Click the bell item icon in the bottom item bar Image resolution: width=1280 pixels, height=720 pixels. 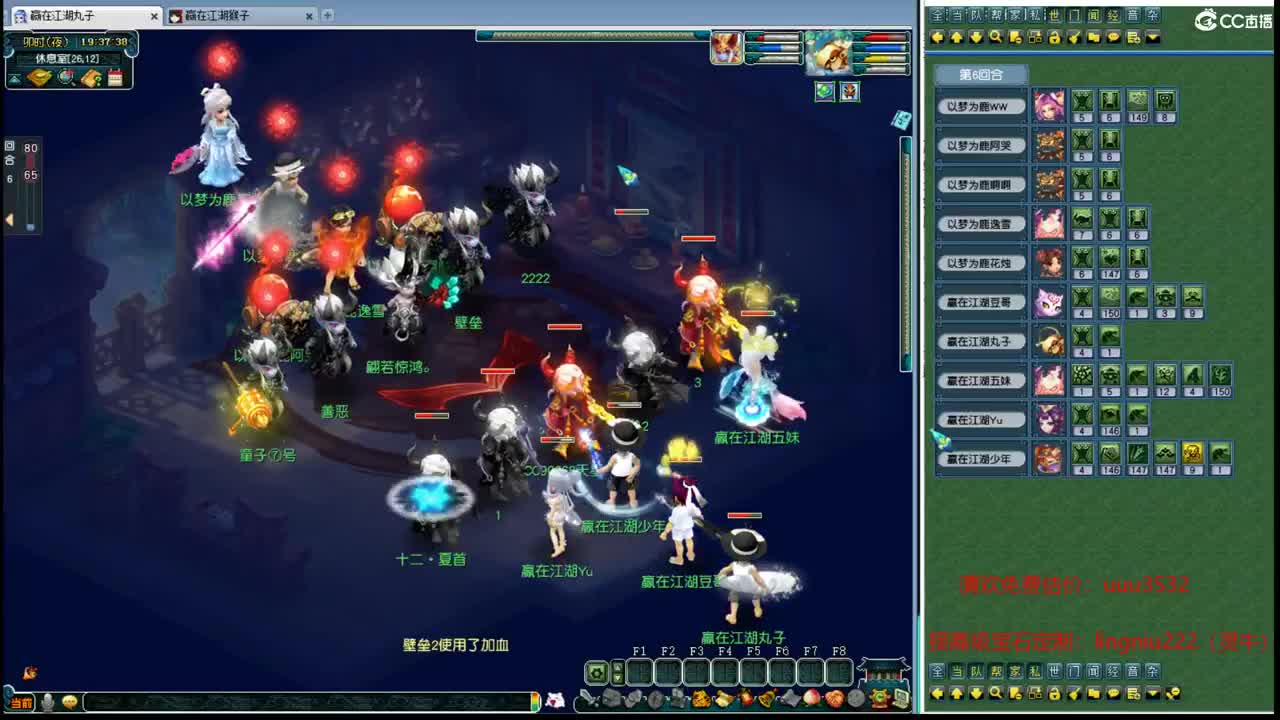pos(765,699)
